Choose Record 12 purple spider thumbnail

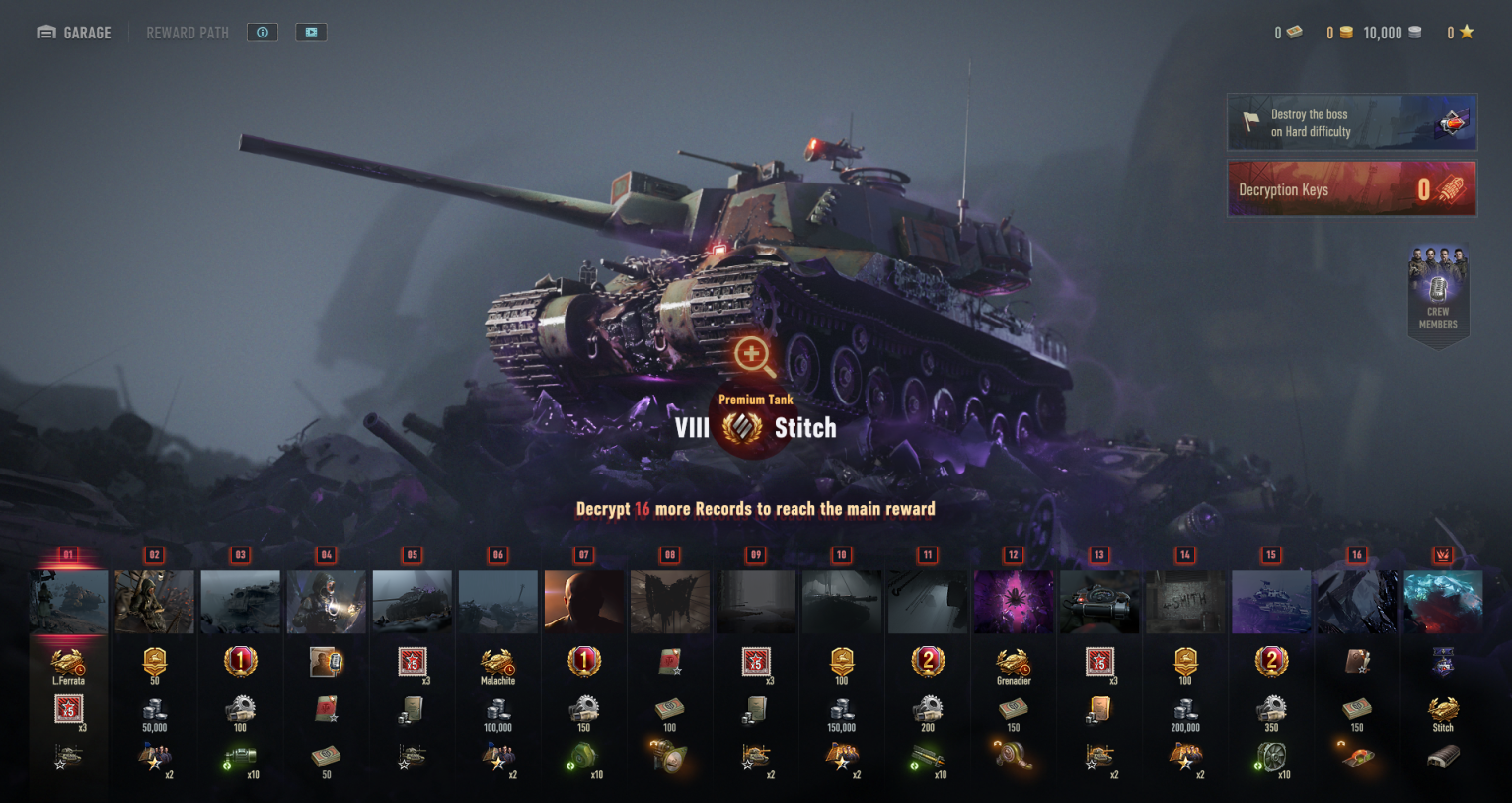pyautogui.click(x=1014, y=601)
